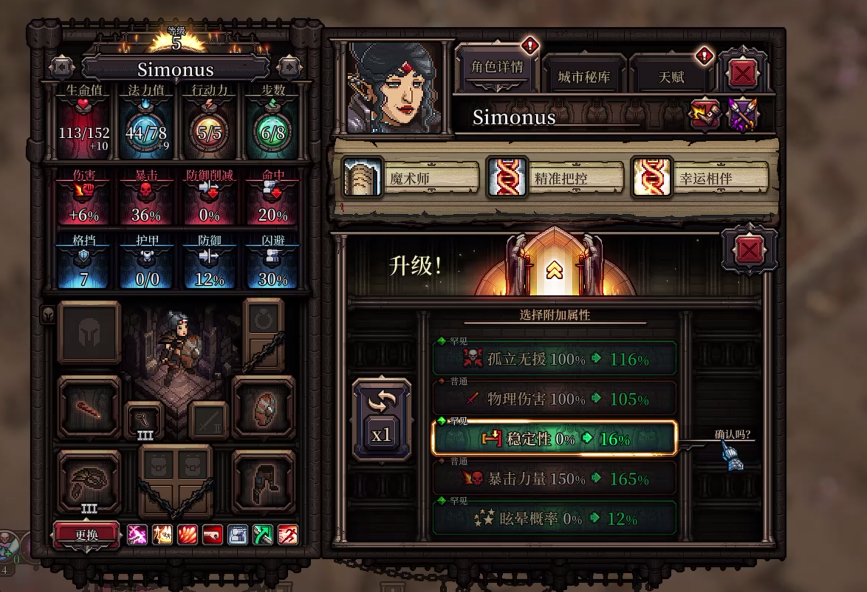
Task: Close the level-up panel with its red X
Action: (x=749, y=251)
